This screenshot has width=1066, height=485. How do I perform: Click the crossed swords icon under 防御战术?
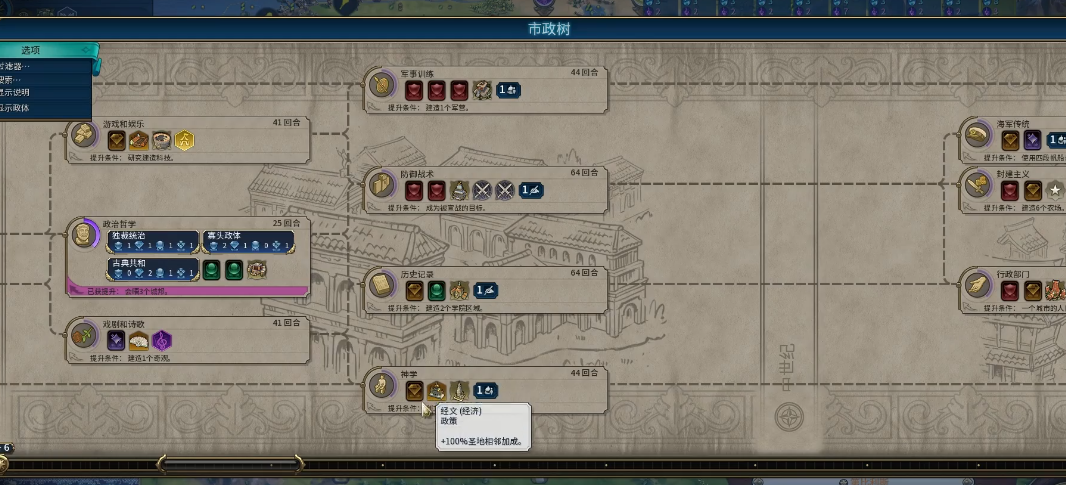482,190
